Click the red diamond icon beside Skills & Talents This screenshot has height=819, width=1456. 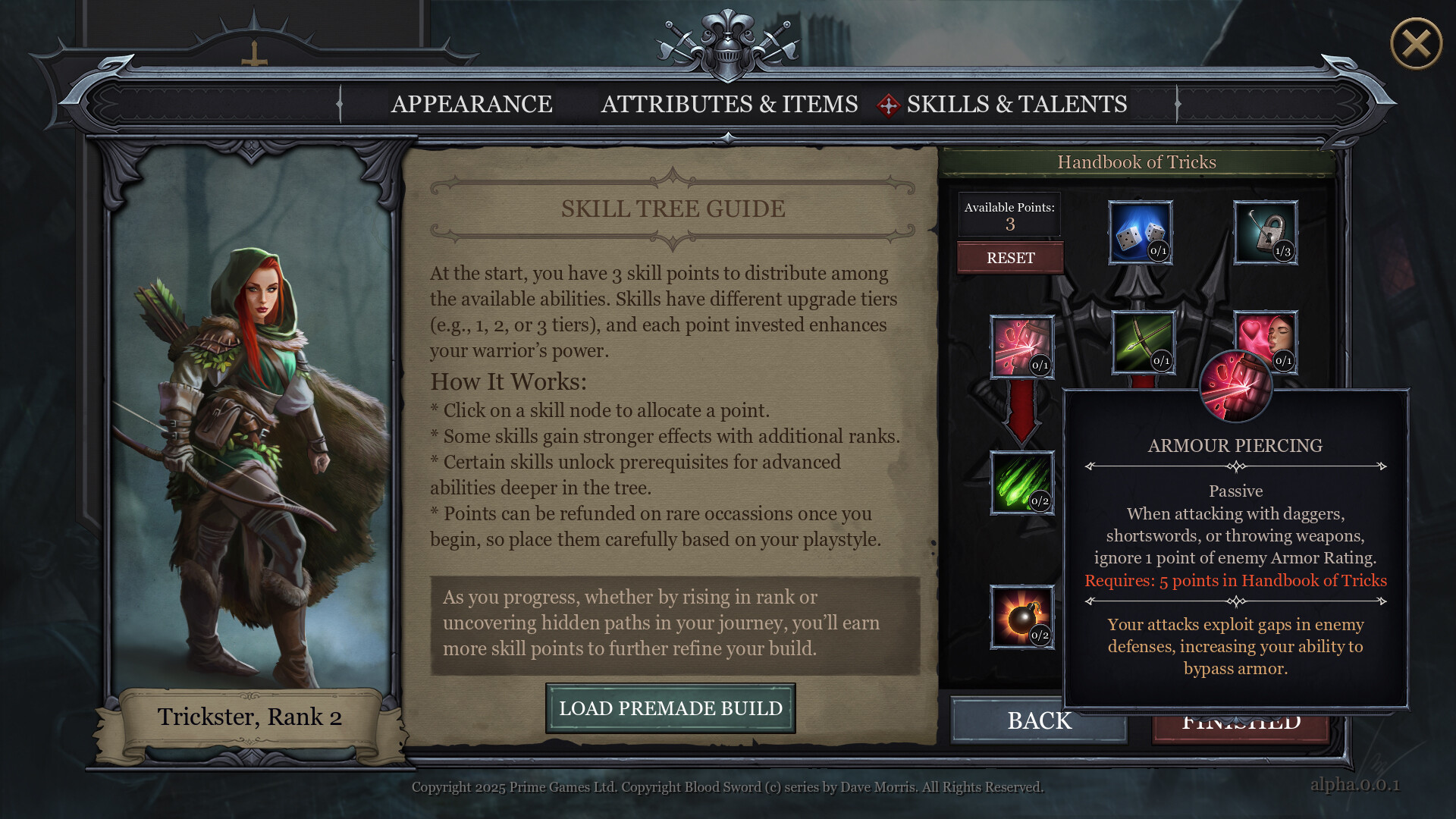889,105
